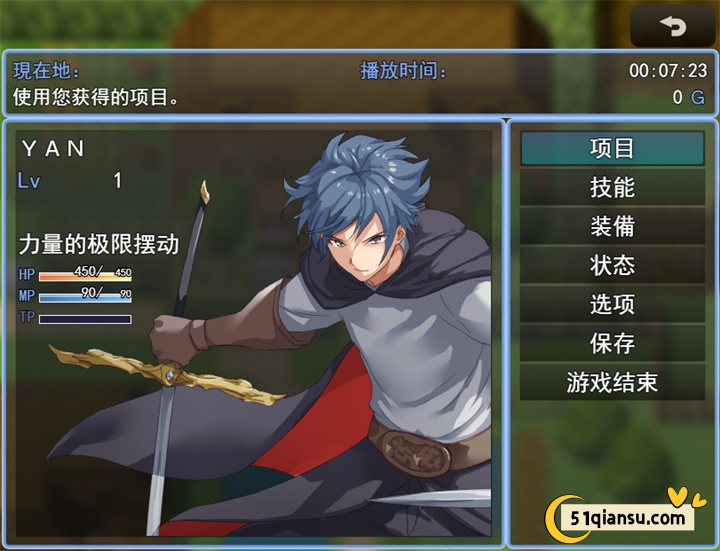Choose the 装備 (Equipment) entry
The height and width of the screenshot is (551, 720).
pos(612,227)
